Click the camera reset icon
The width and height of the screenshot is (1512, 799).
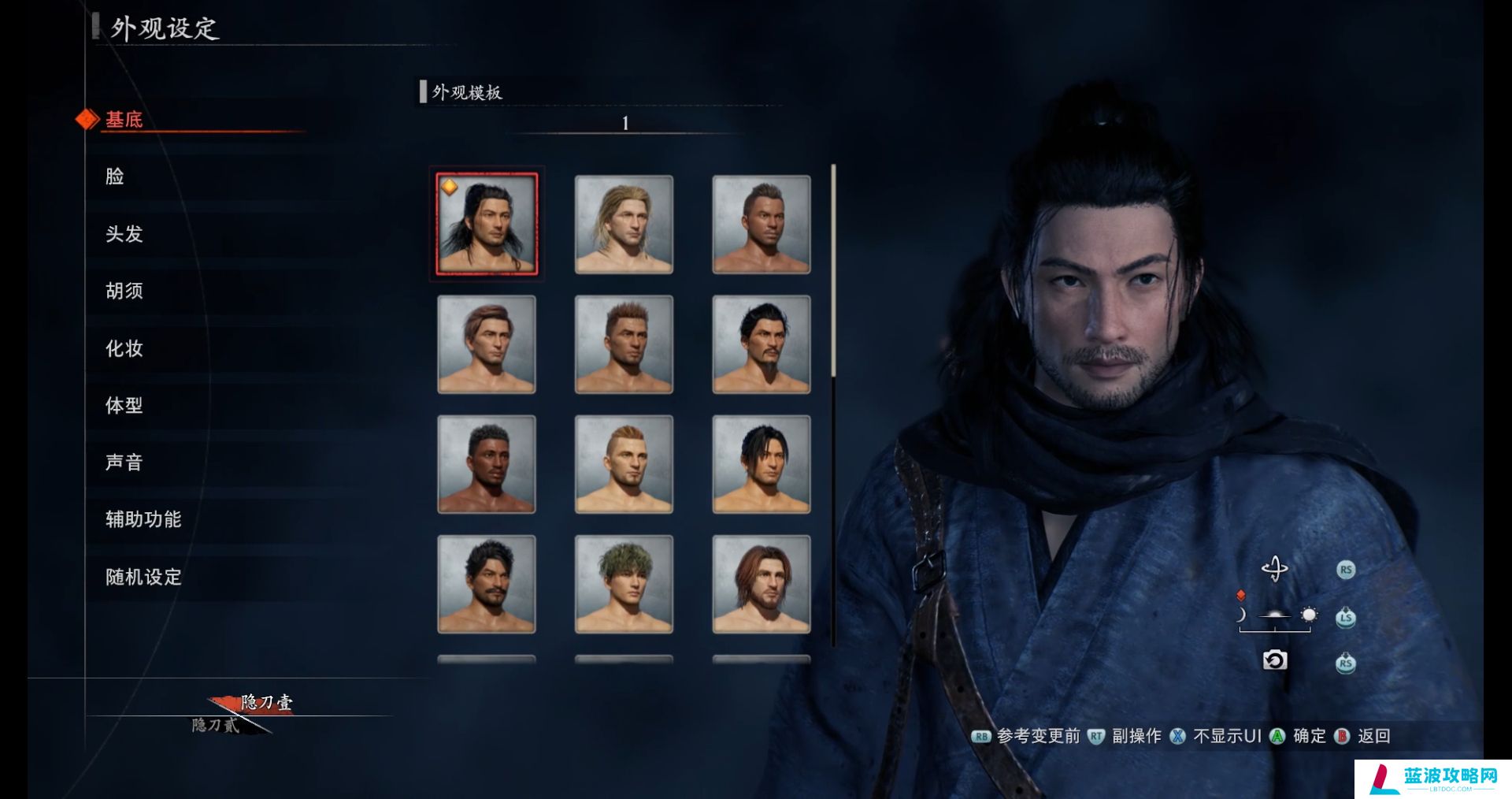[1274, 660]
